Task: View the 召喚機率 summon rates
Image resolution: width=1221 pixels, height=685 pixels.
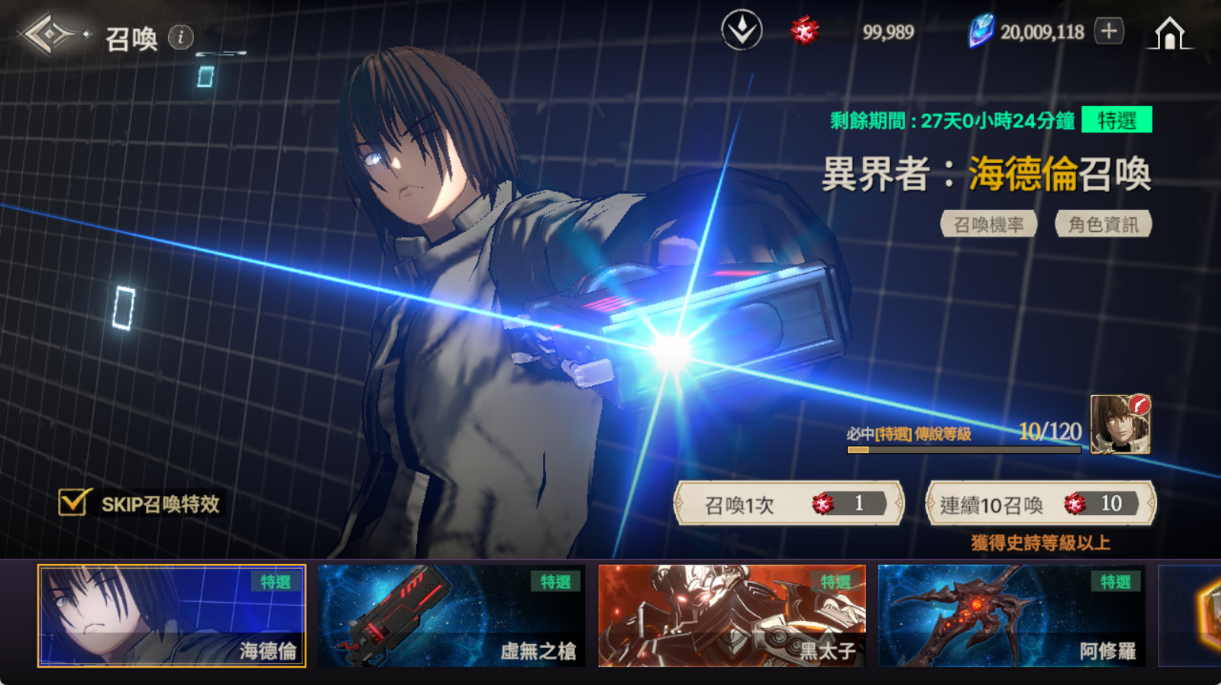Action: click(988, 224)
